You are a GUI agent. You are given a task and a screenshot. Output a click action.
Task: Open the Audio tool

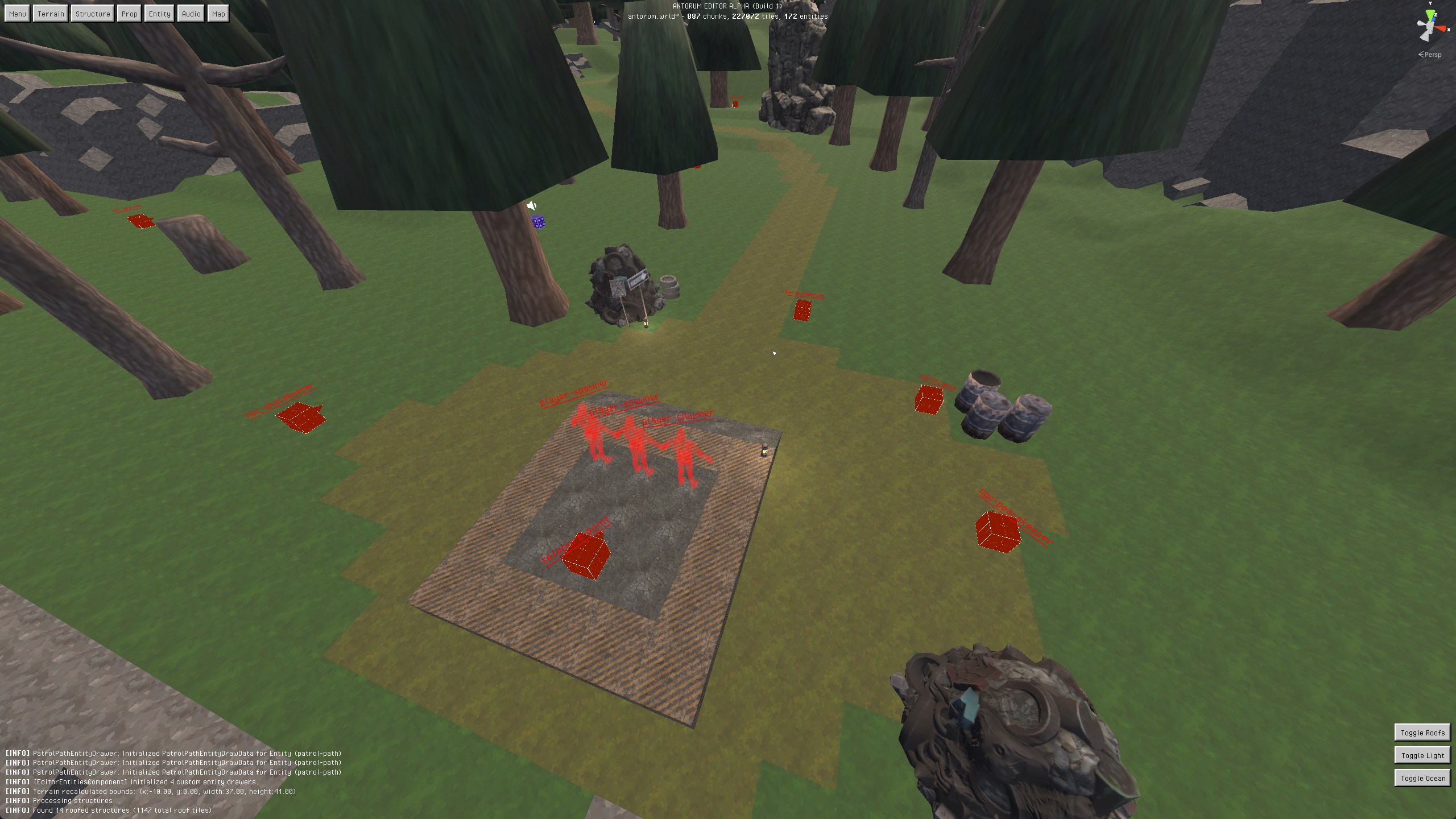[x=191, y=14]
